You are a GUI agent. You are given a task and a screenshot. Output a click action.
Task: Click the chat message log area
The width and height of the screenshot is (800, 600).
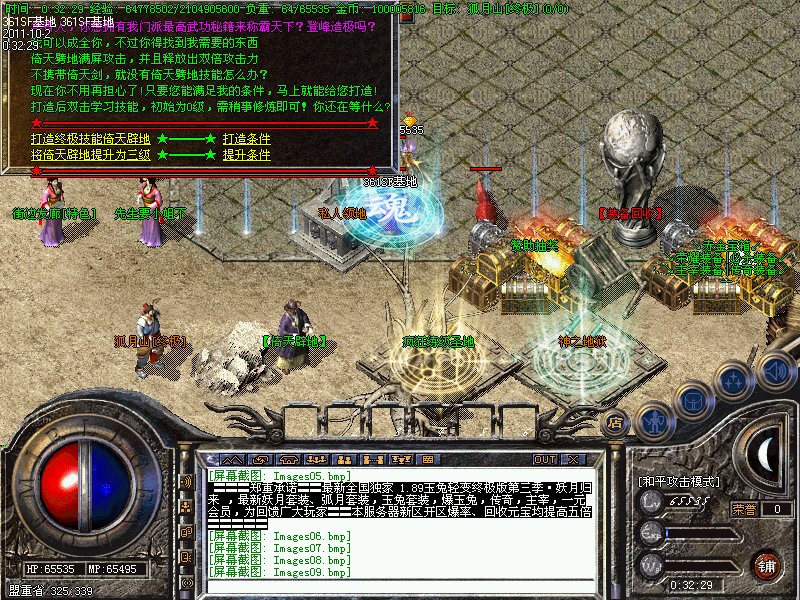[x=400, y=520]
